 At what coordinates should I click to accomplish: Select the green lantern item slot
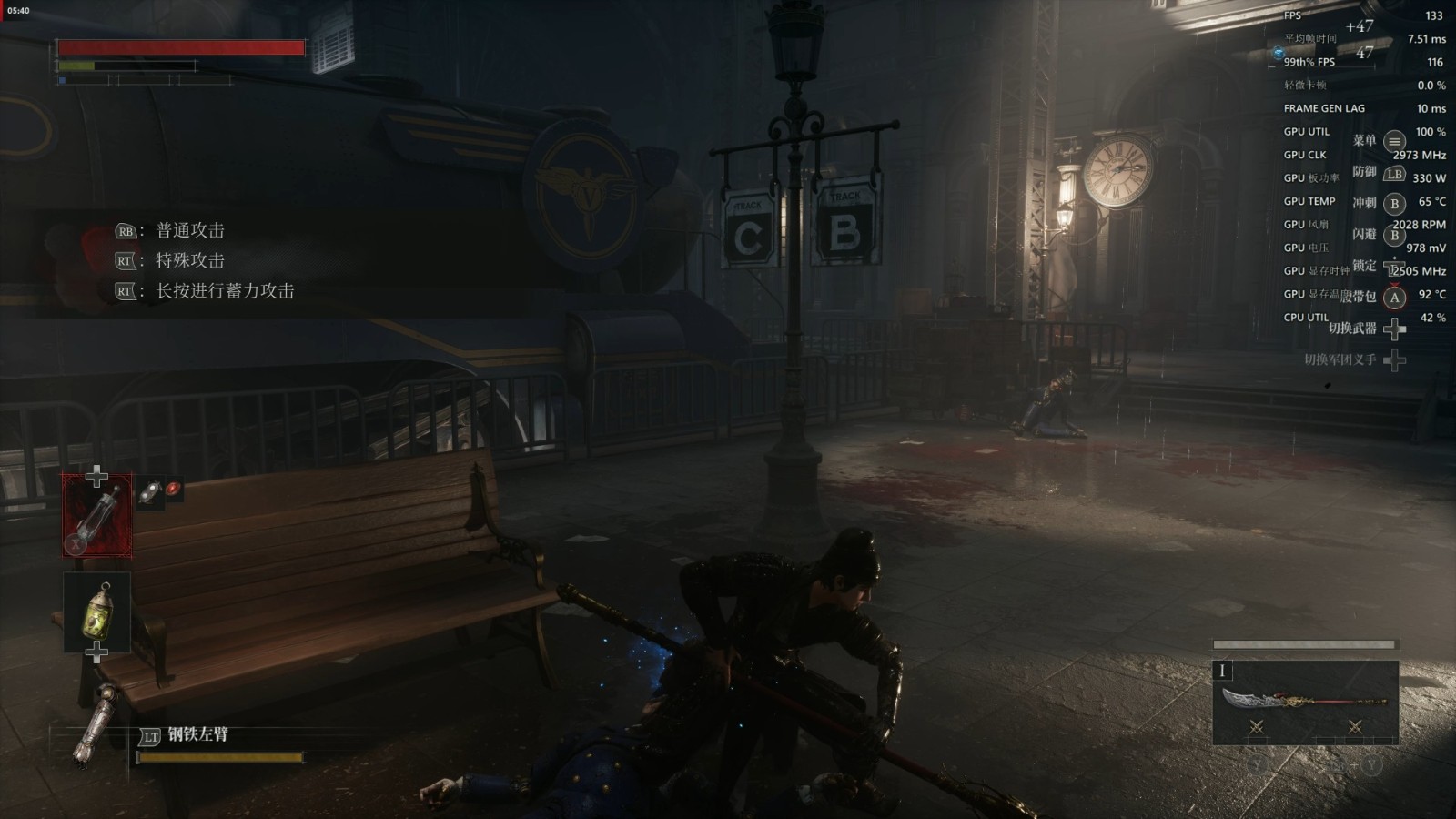[96, 611]
